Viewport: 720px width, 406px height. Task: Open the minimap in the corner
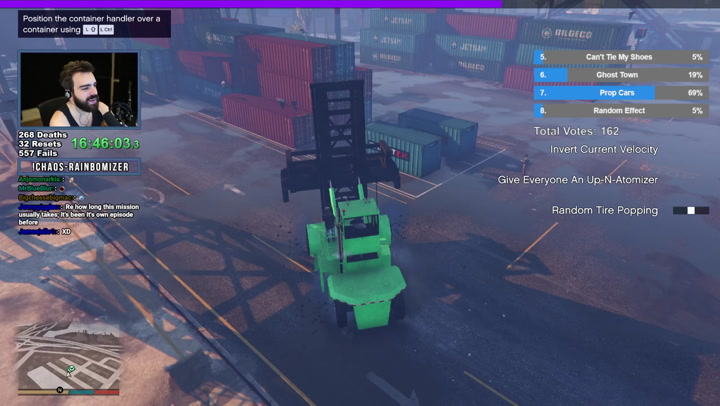(68, 357)
